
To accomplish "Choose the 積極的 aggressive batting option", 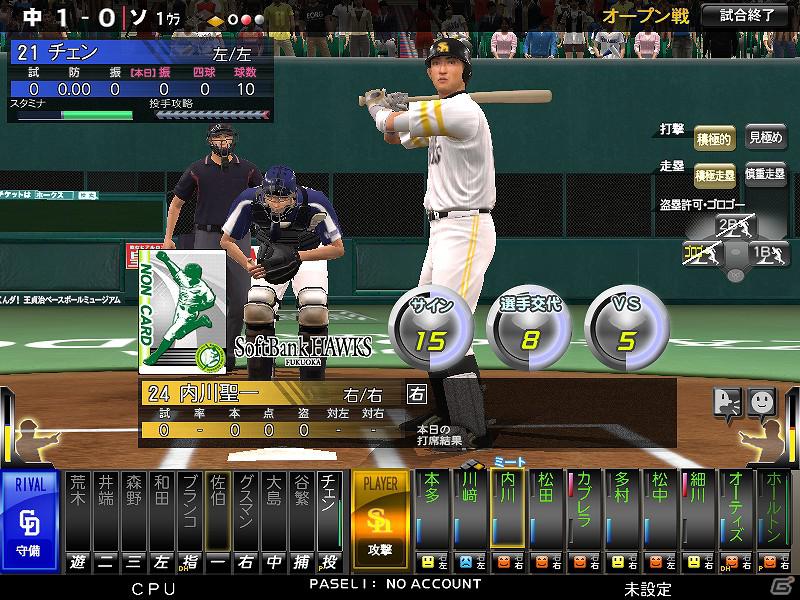I will coord(714,140).
